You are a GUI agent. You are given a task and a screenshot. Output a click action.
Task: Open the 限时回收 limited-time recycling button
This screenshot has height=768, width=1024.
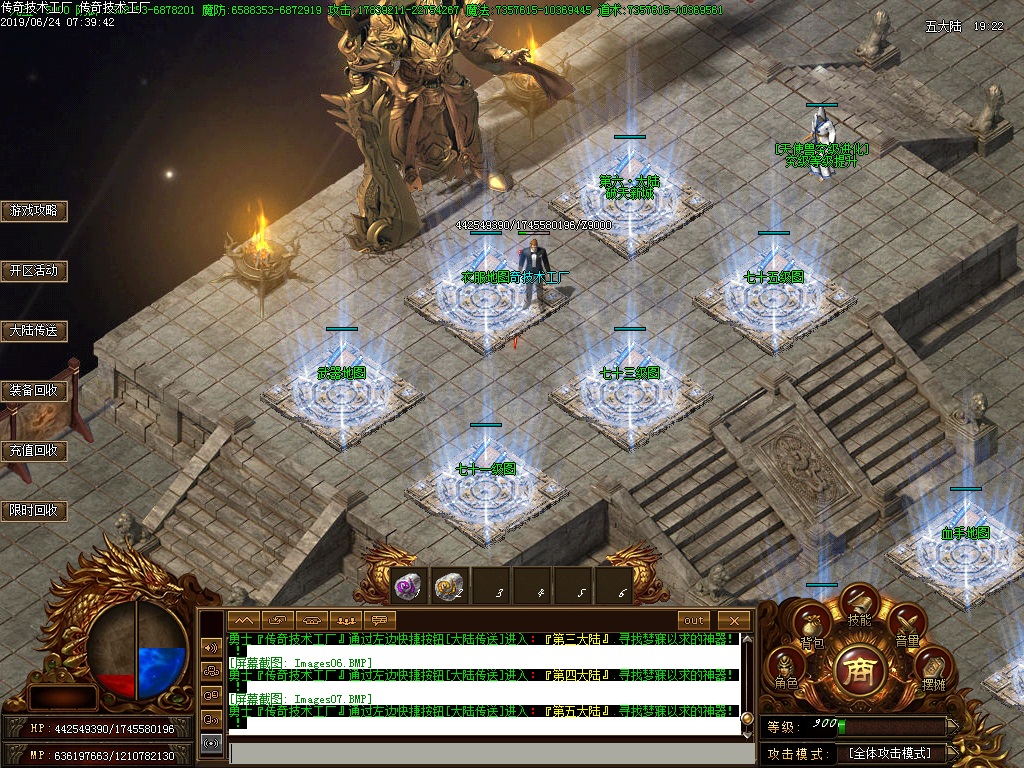pyautogui.click(x=34, y=511)
